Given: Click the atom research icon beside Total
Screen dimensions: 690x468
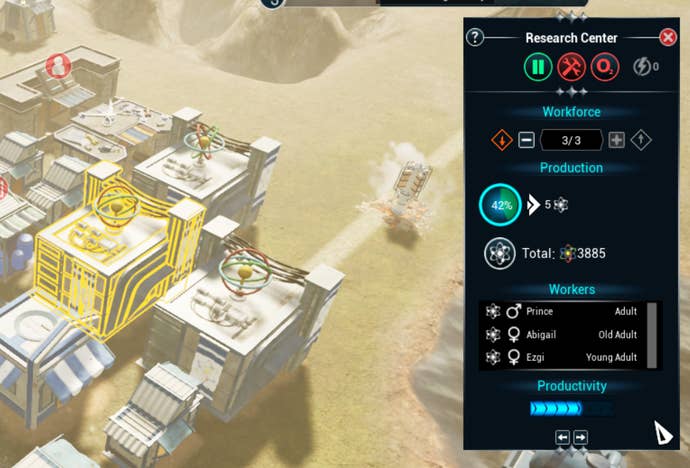Looking at the screenshot, I should 499,253.
